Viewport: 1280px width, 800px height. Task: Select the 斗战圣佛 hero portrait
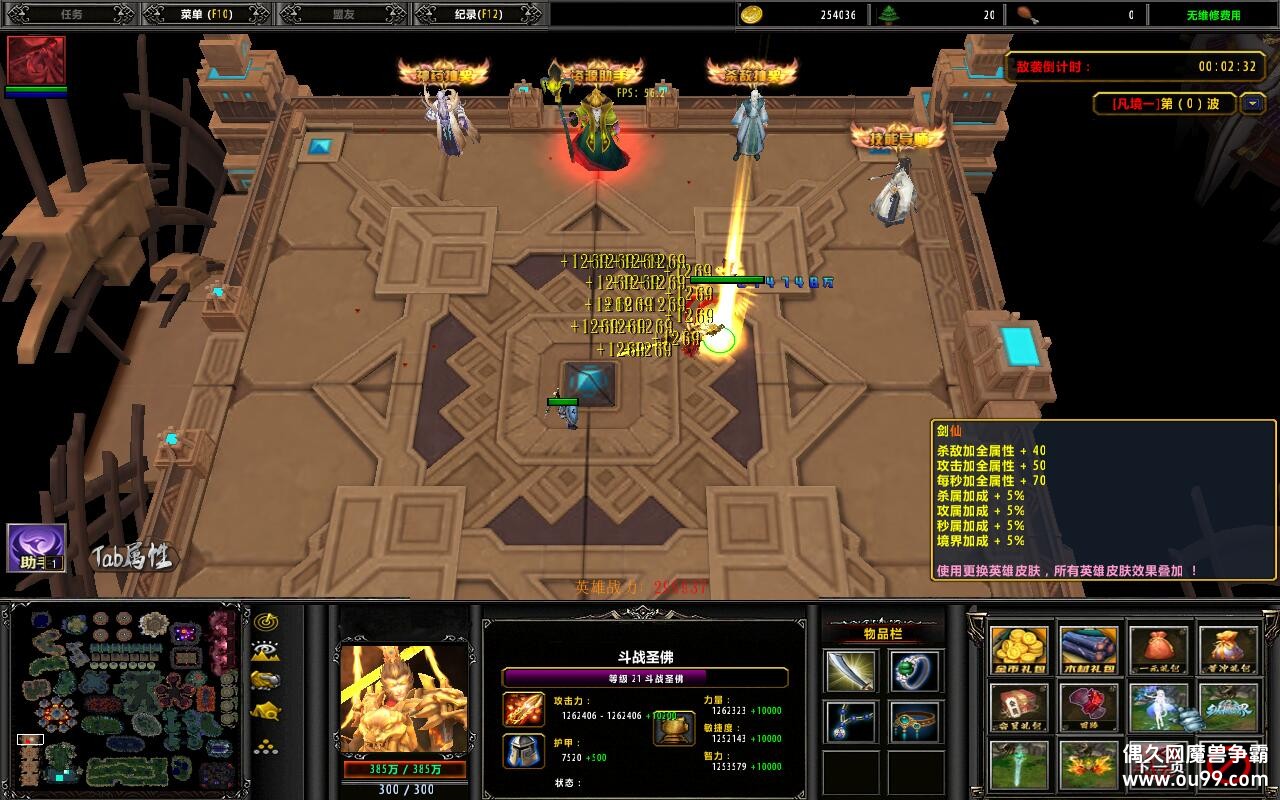tap(404, 699)
